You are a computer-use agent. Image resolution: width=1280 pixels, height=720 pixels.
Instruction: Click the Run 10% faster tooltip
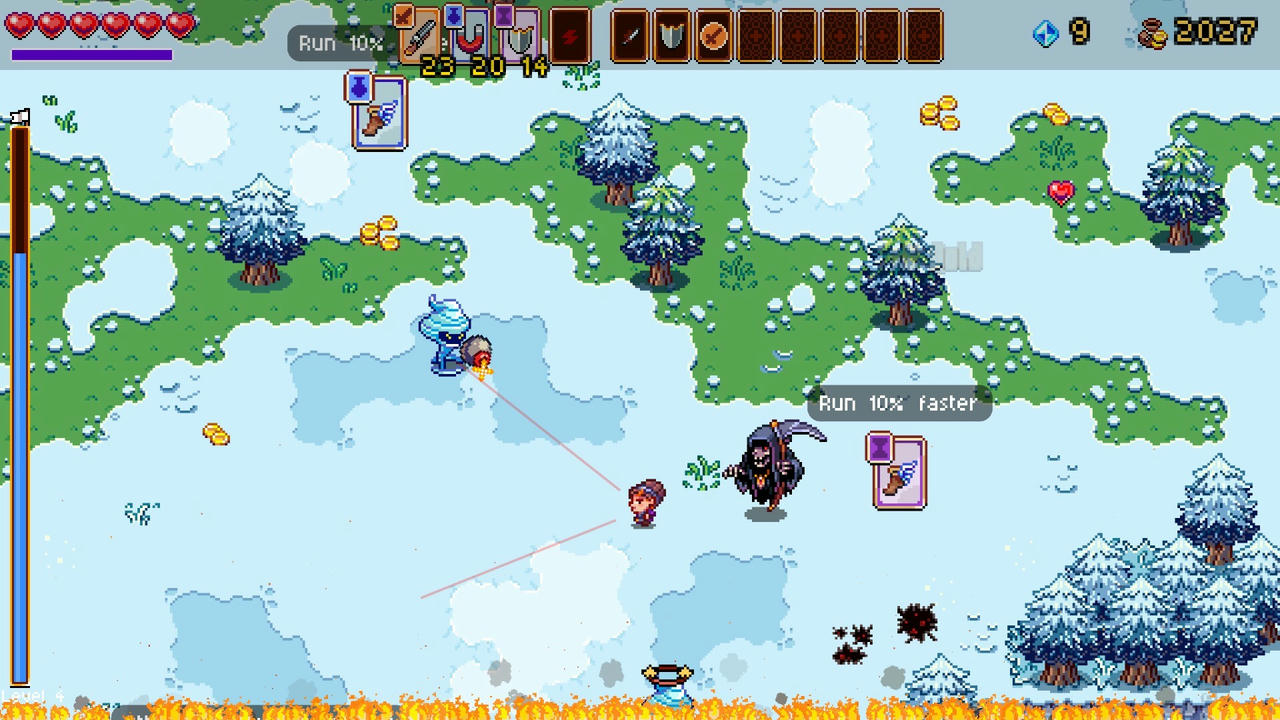pyautogui.click(x=897, y=403)
